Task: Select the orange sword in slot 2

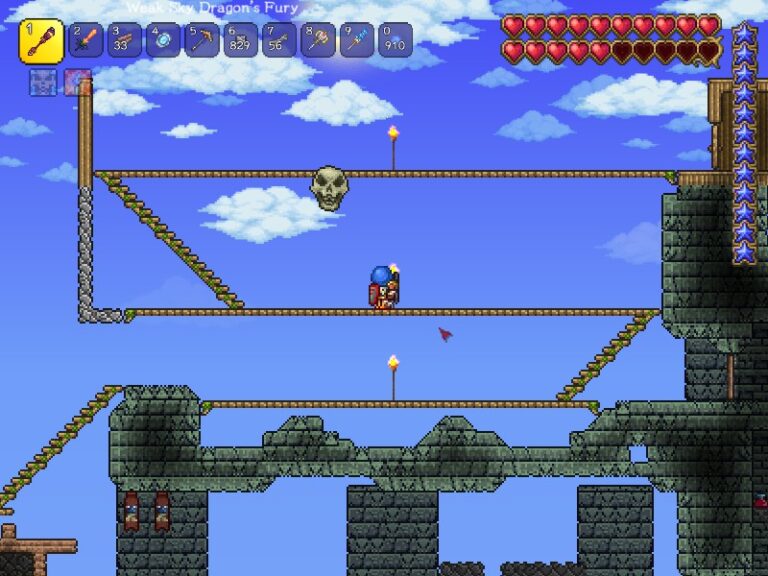Action: [x=85, y=41]
